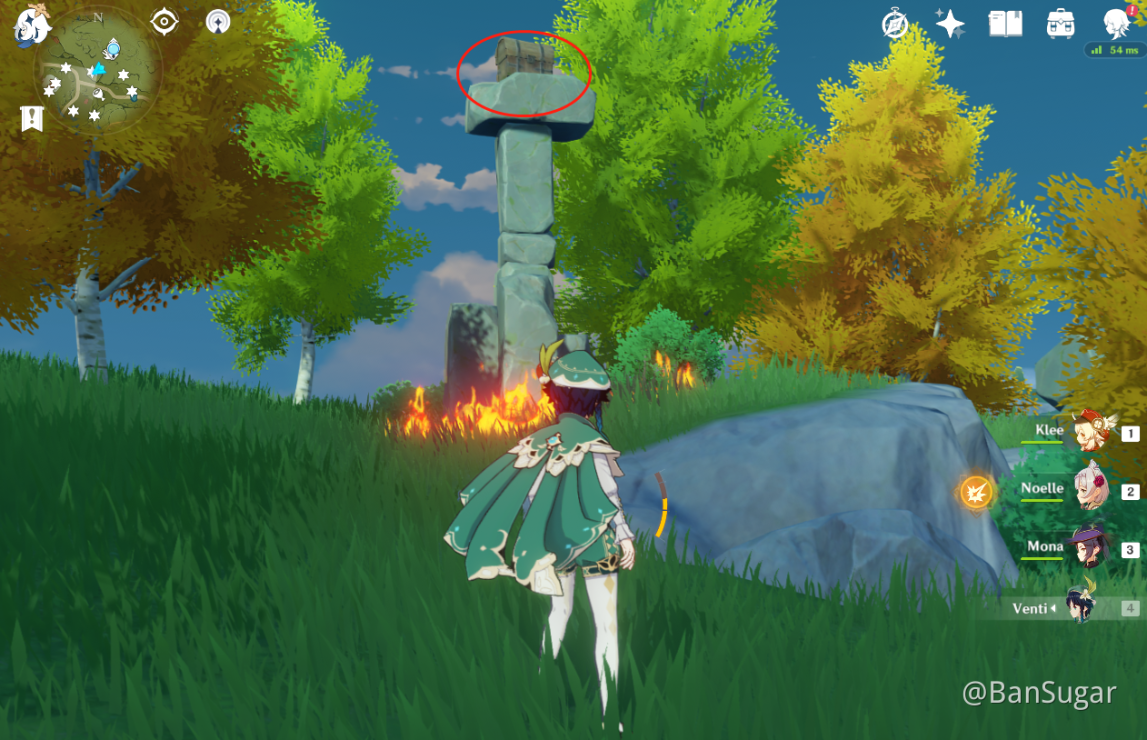Viewport: 1147px width, 740px height.
Task: Open the compass Events icon
Action: tap(895, 24)
